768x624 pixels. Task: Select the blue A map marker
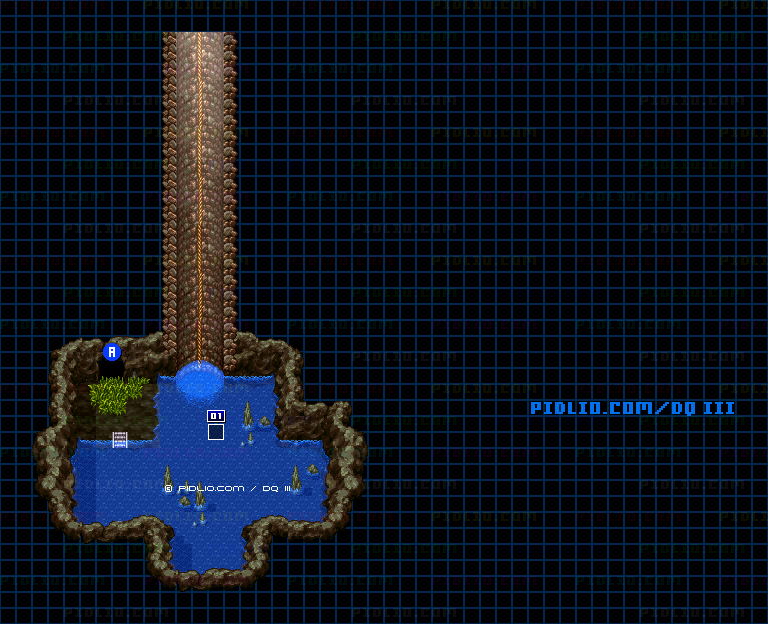click(x=112, y=352)
